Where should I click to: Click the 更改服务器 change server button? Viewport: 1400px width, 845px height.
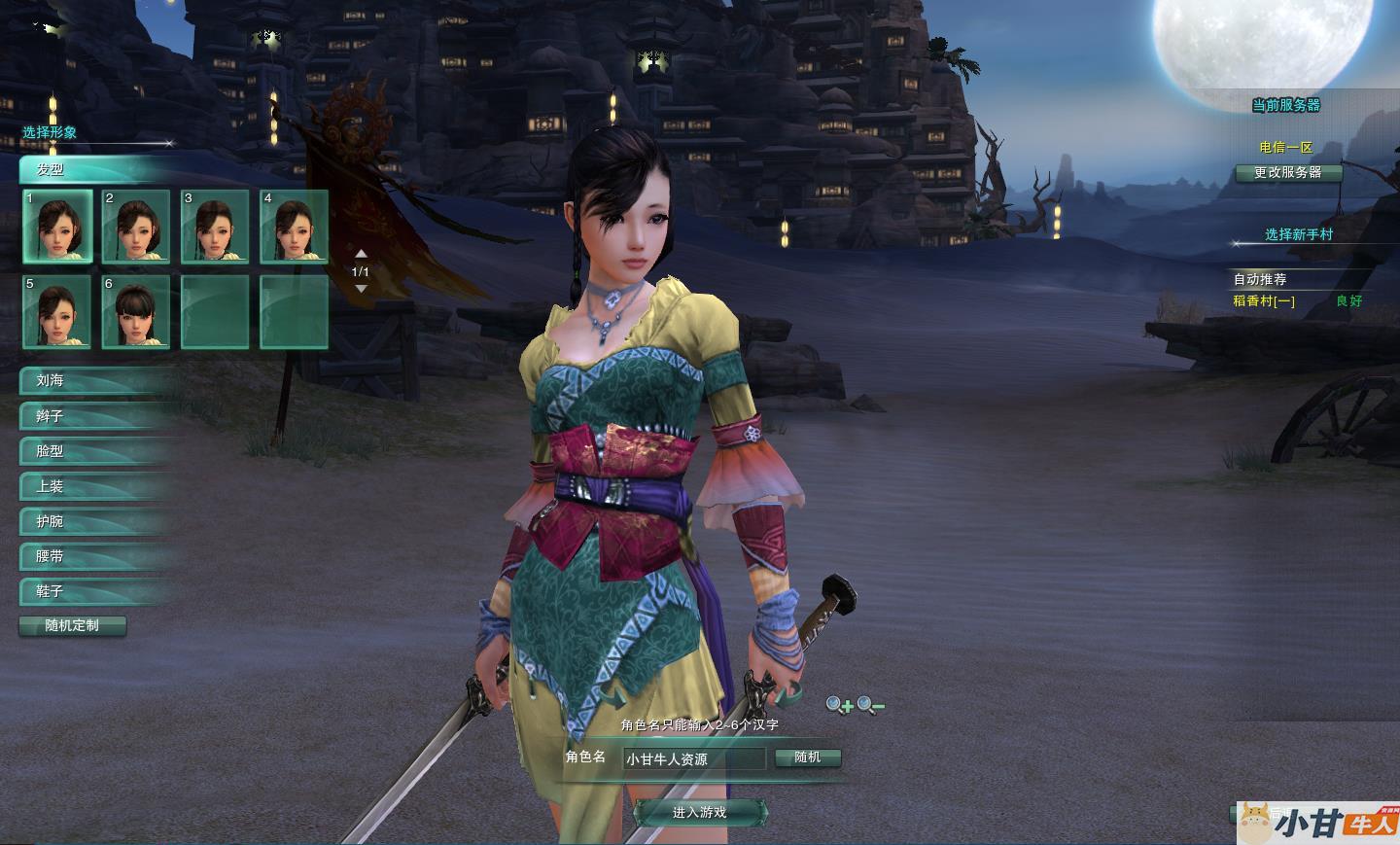click(x=1288, y=172)
